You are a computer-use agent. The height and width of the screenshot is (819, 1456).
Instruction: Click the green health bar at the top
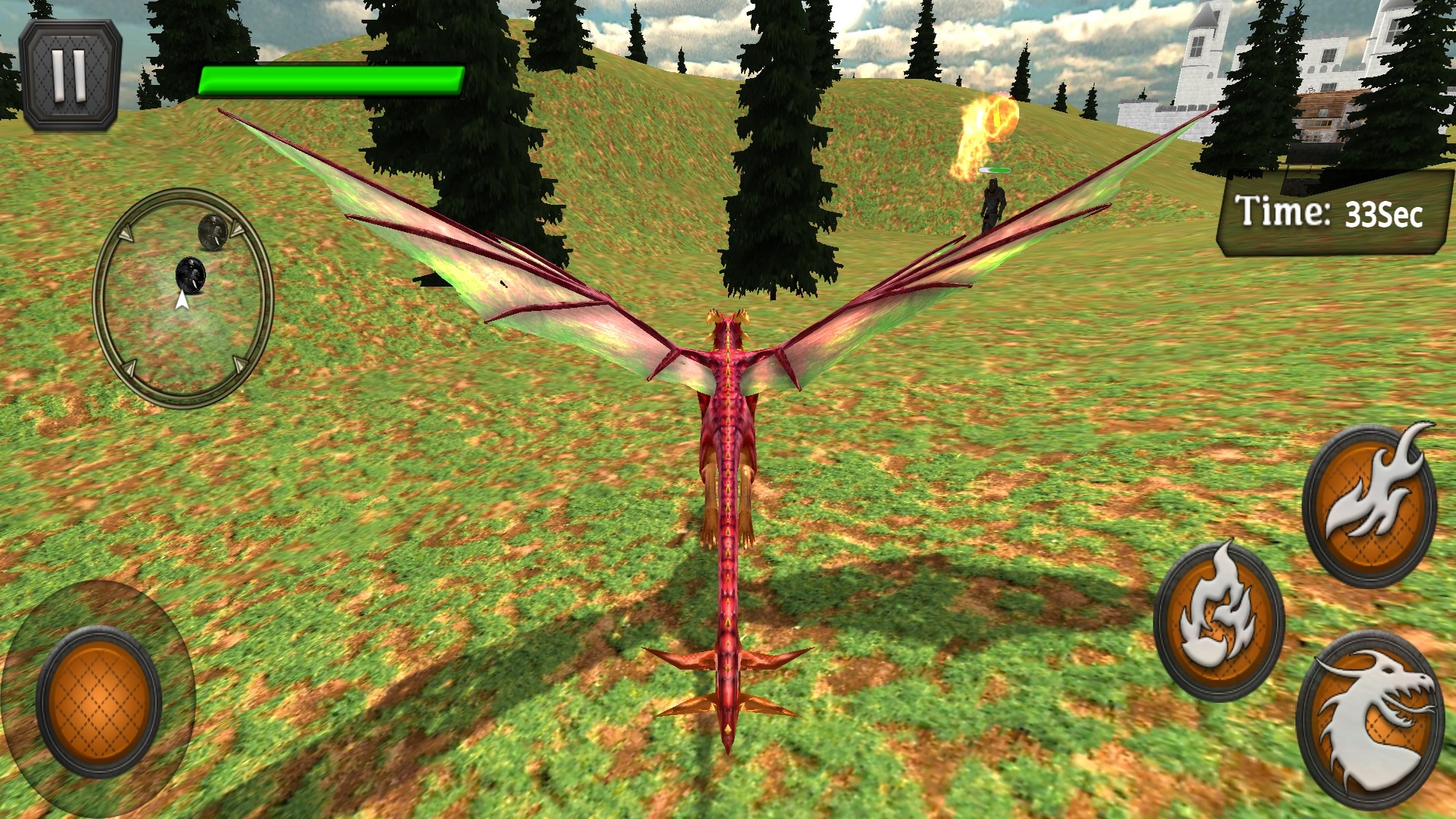coord(331,80)
